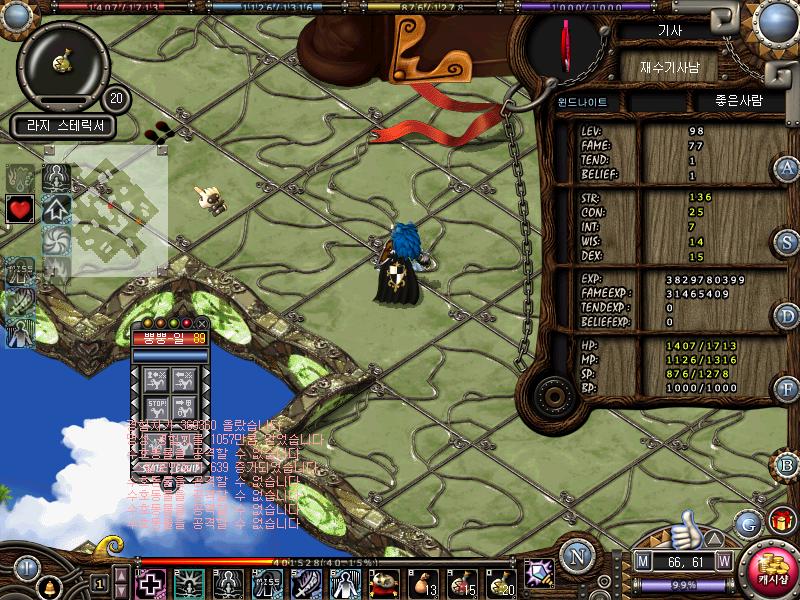This screenshot has height=600, width=800.
Task: Click the round D button on the character panel
Action: coord(787,316)
